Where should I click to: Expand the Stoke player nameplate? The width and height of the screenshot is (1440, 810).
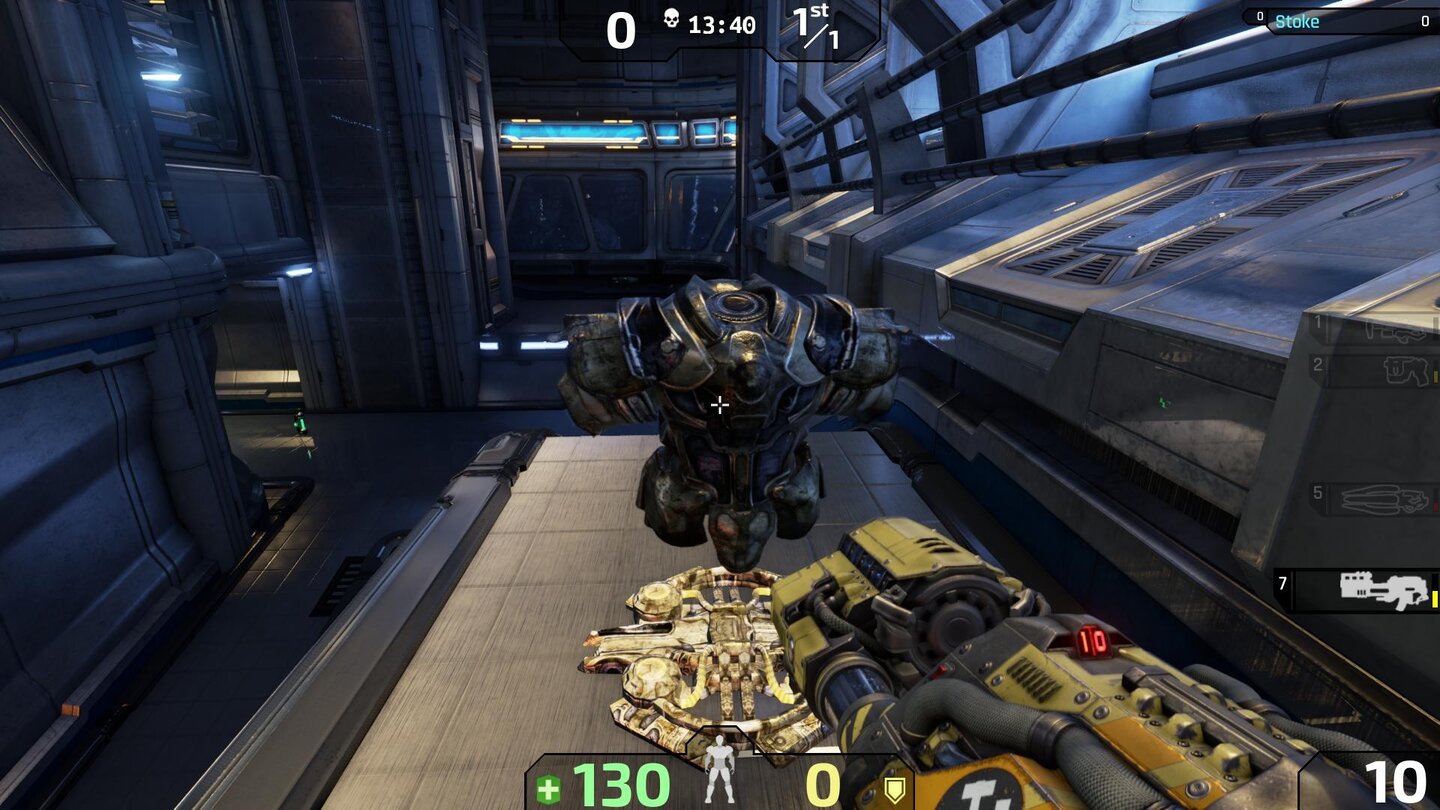click(1298, 21)
